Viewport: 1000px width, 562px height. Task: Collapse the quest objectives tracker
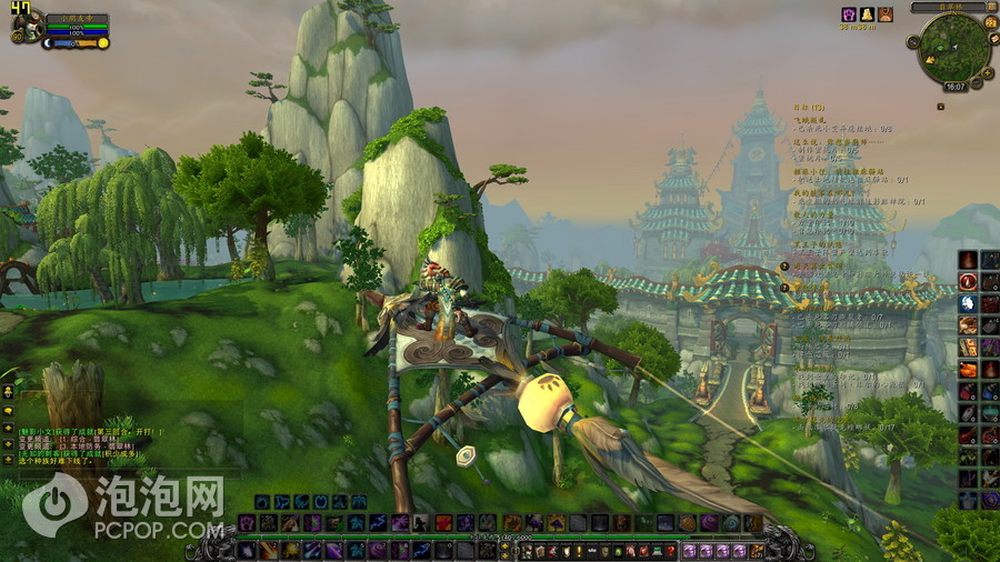pos(940,105)
